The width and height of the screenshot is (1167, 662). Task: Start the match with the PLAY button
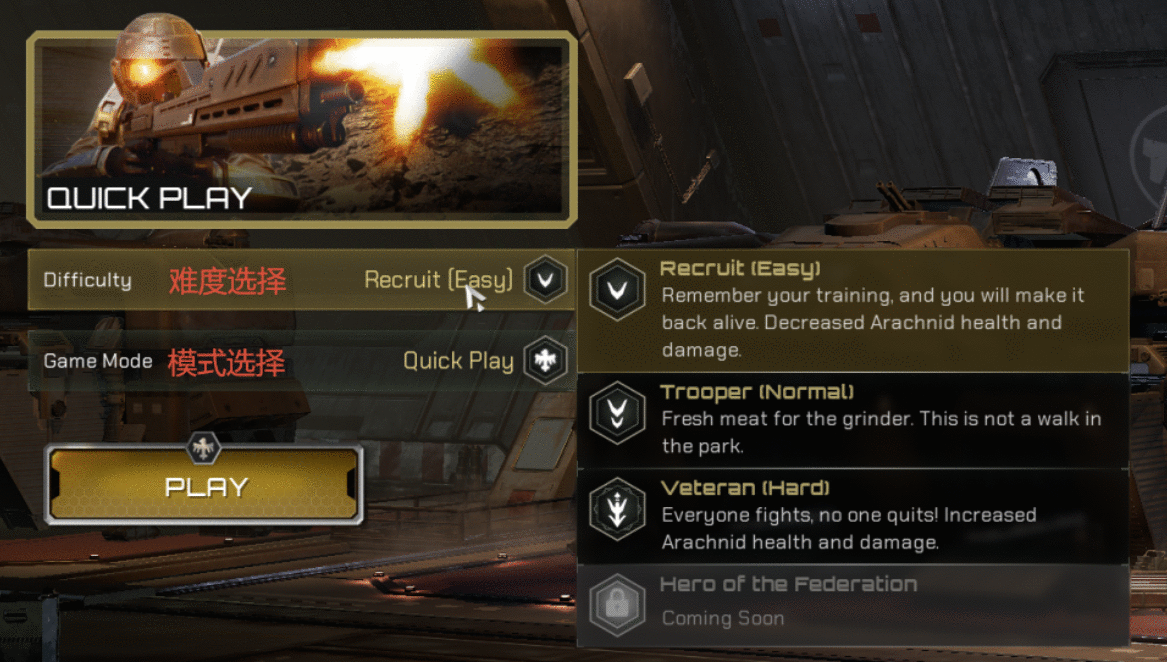pyautogui.click(x=205, y=486)
